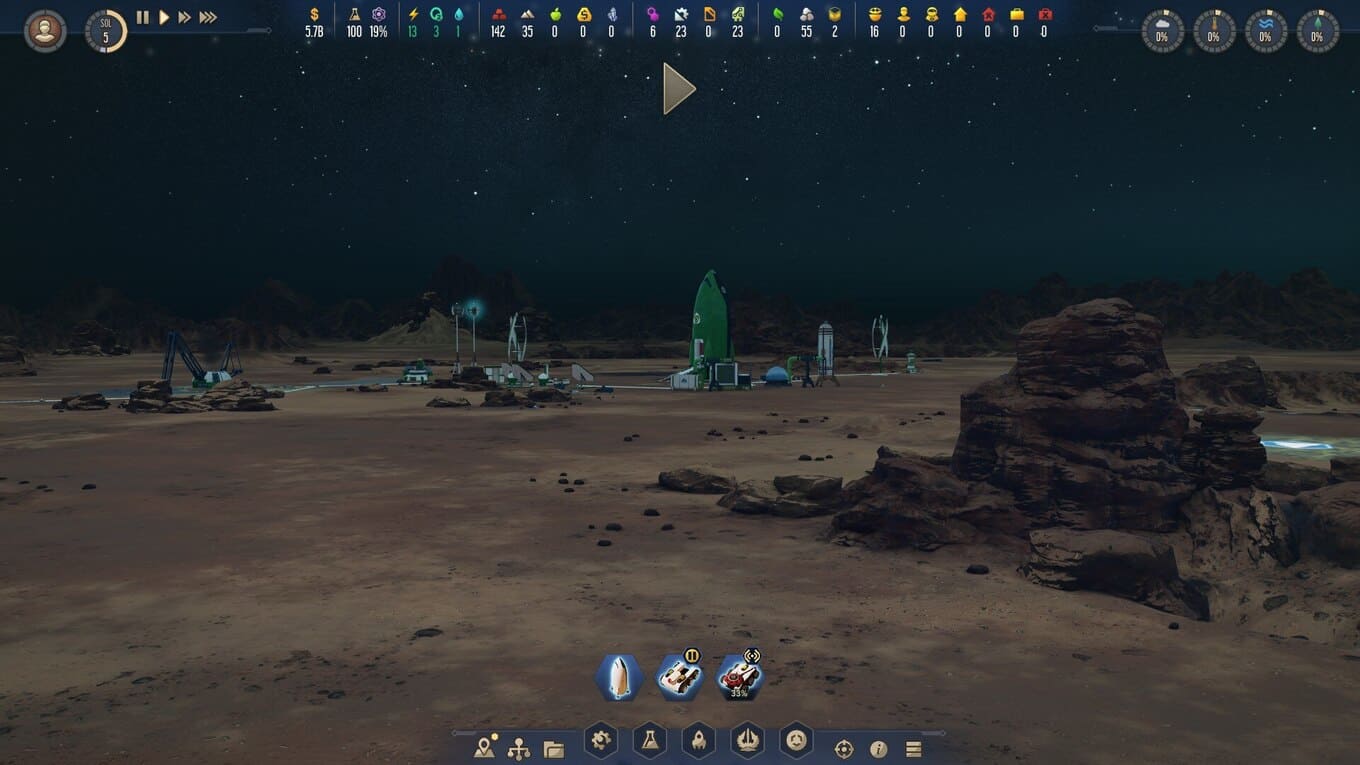Open the mission sponsor portrait
This screenshot has height=765, width=1360.
44,31
